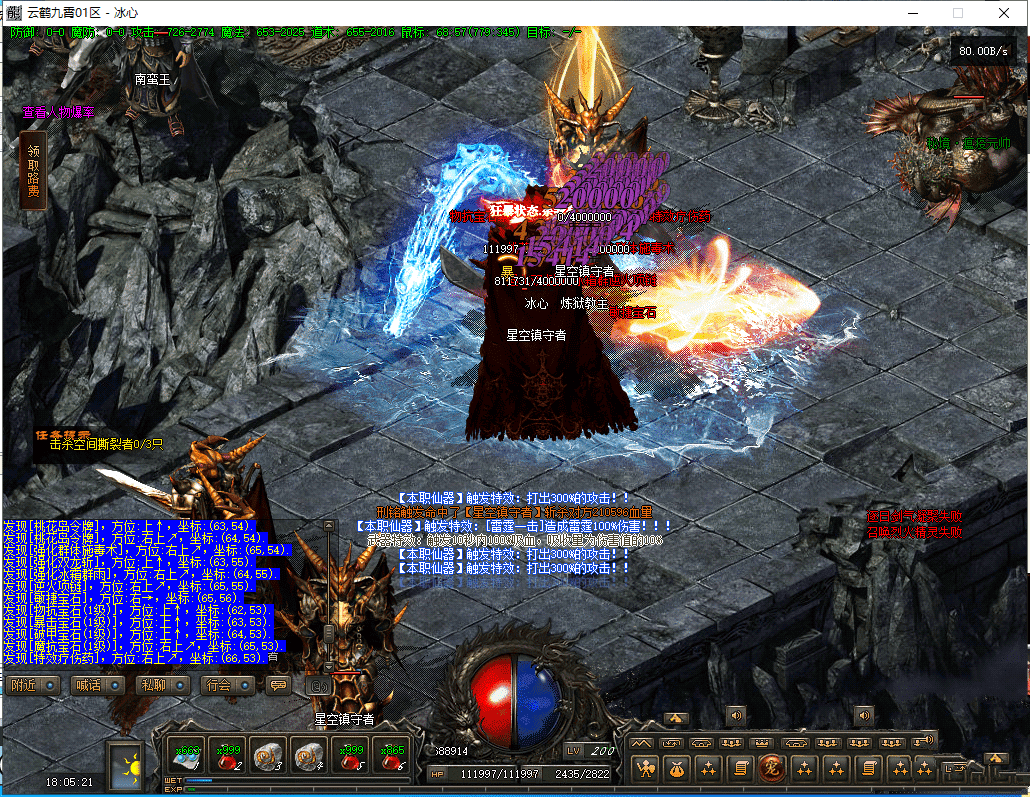The width and height of the screenshot is (1030, 797).
Task: Switch to the 行会 guild channel
Action: (x=225, y=686)
